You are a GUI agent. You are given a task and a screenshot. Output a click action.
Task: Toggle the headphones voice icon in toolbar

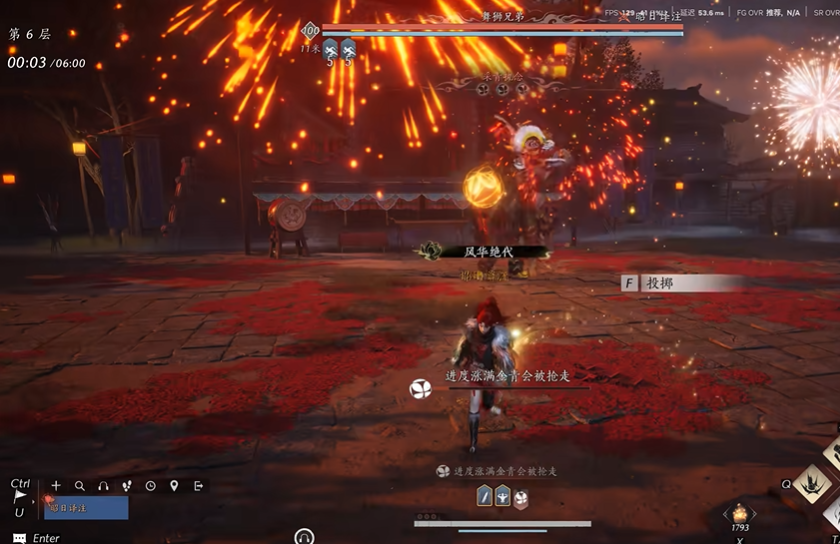coord(103,486)
